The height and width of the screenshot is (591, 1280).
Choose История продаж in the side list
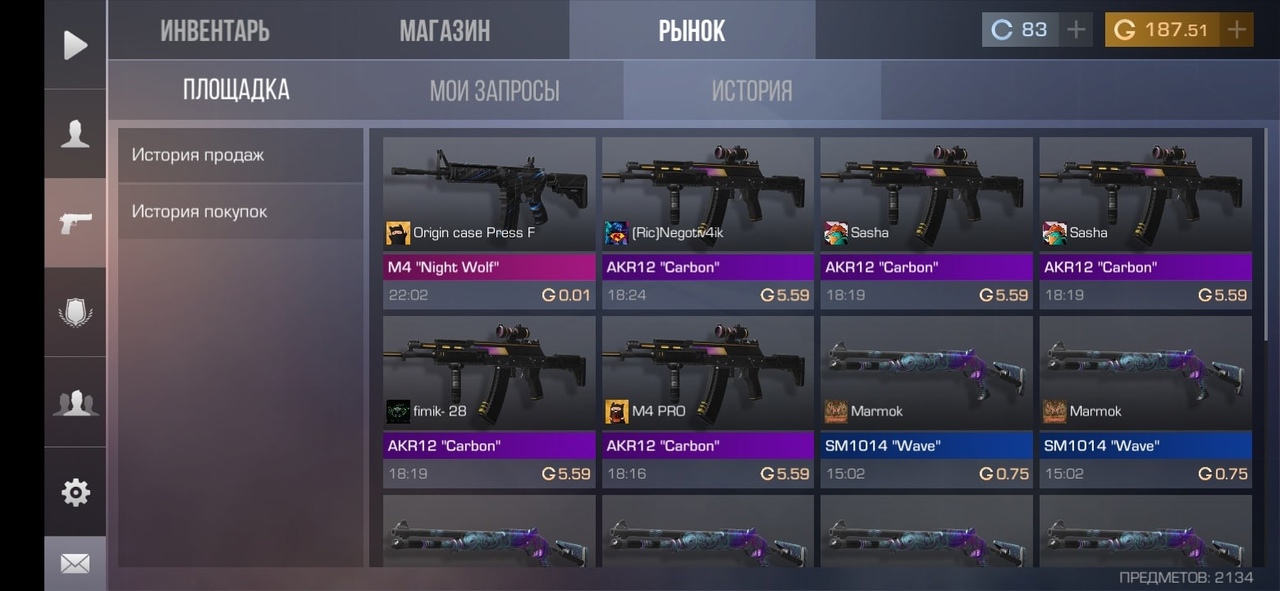point(240,155)
